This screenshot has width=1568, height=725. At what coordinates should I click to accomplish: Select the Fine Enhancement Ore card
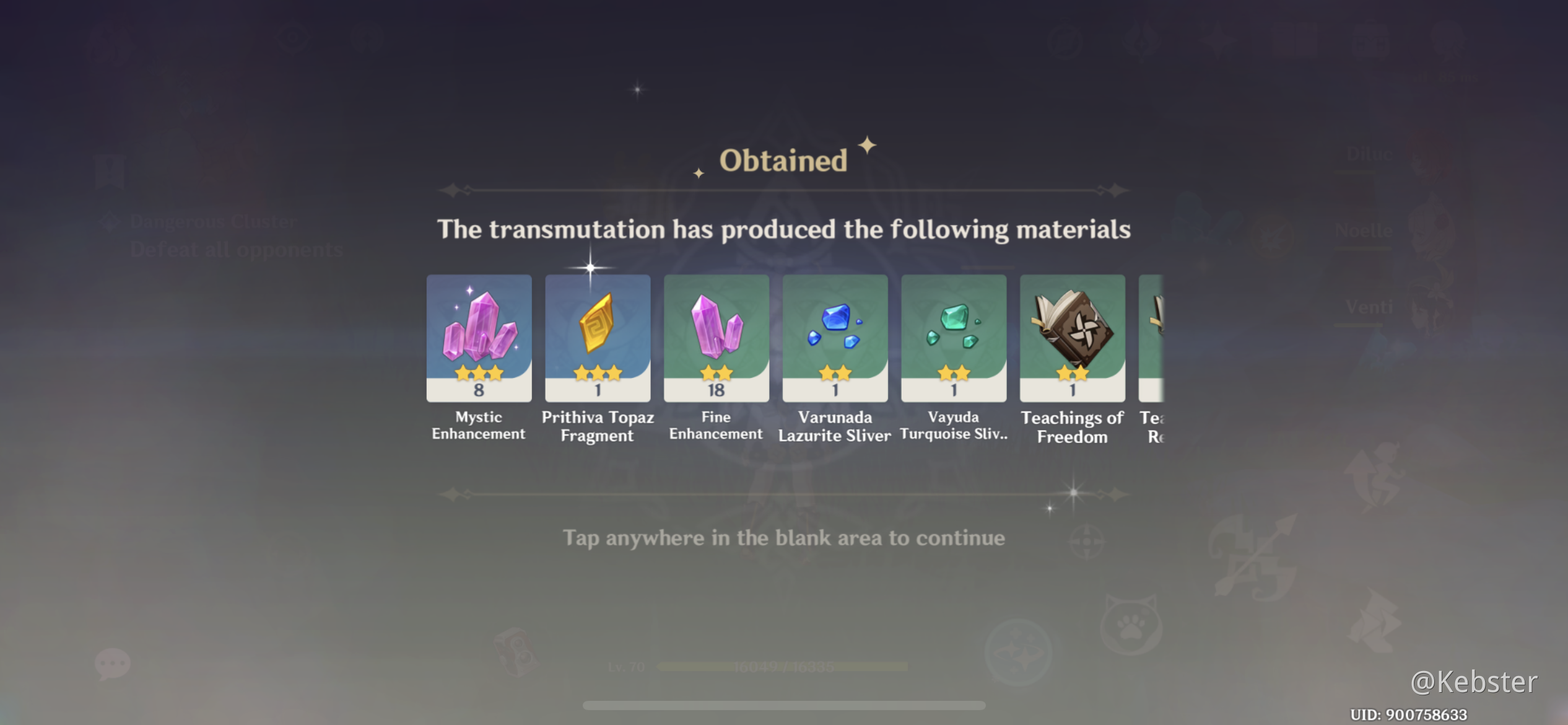point(716,338)
